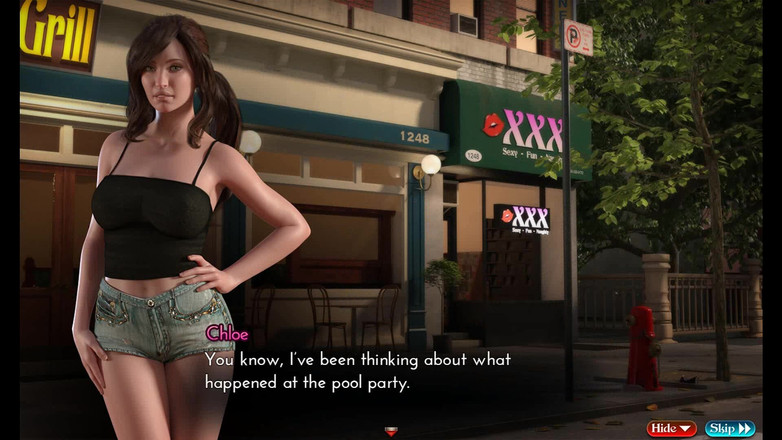Hide the dialogue box
Viewport: 782px width, 440px height.
[x=671, y=429]
